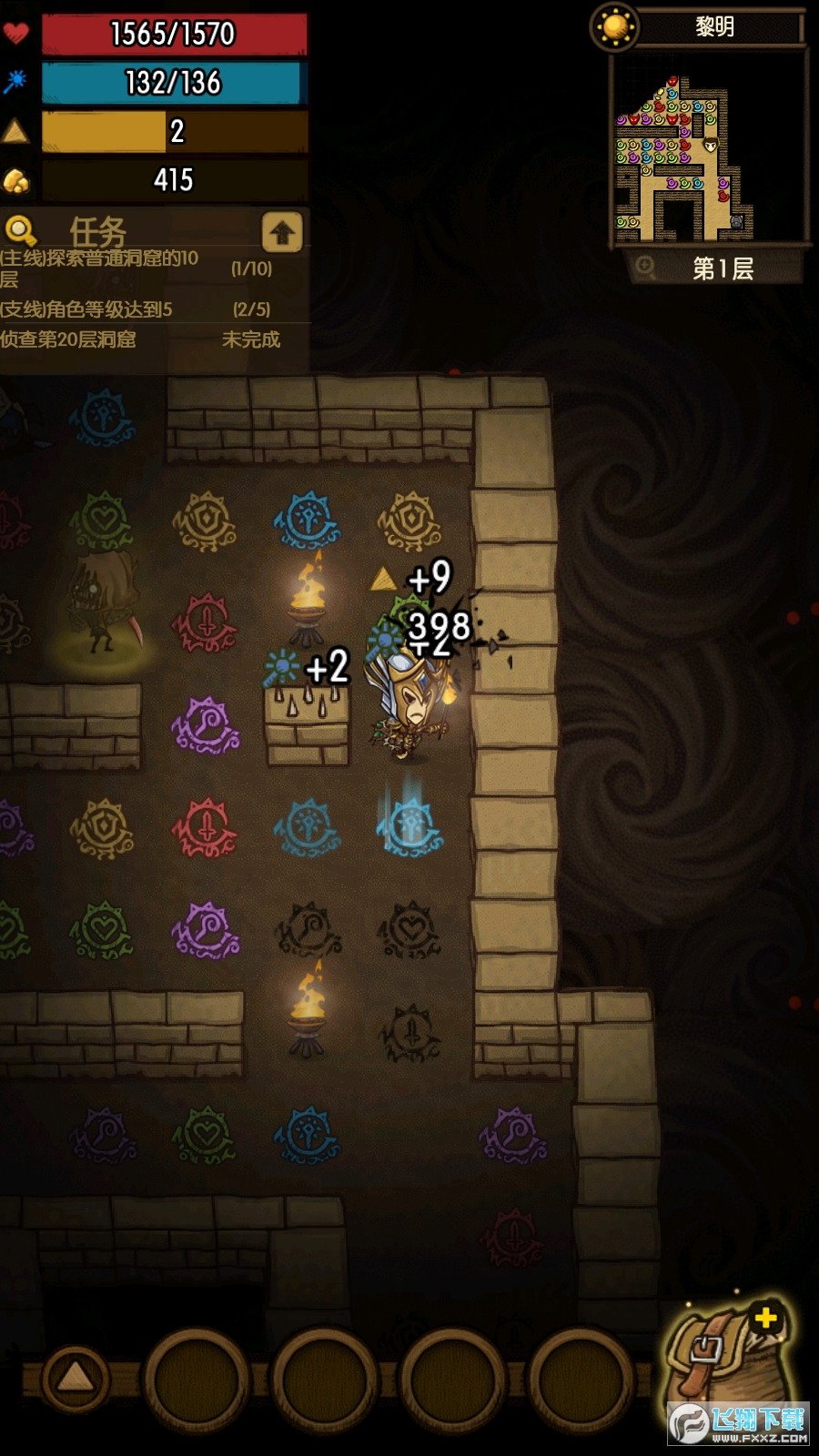
Task: Zoom the minimap with the magnifier button
Action: (645, 267)
